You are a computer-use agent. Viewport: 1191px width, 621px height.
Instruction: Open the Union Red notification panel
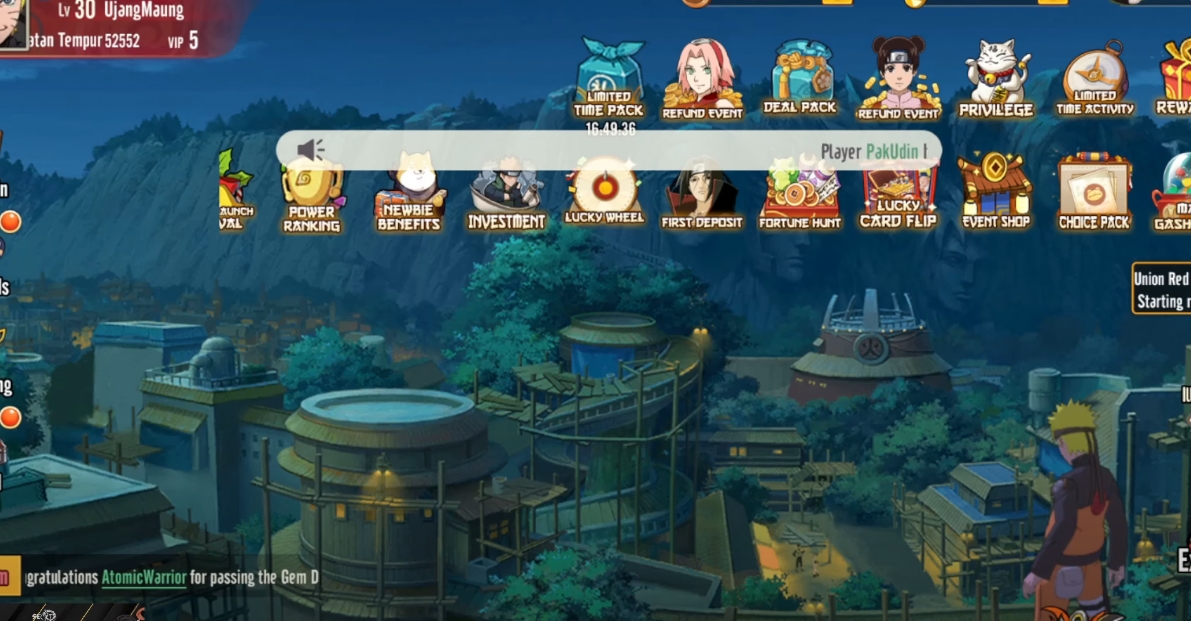tap(1162, 290)
